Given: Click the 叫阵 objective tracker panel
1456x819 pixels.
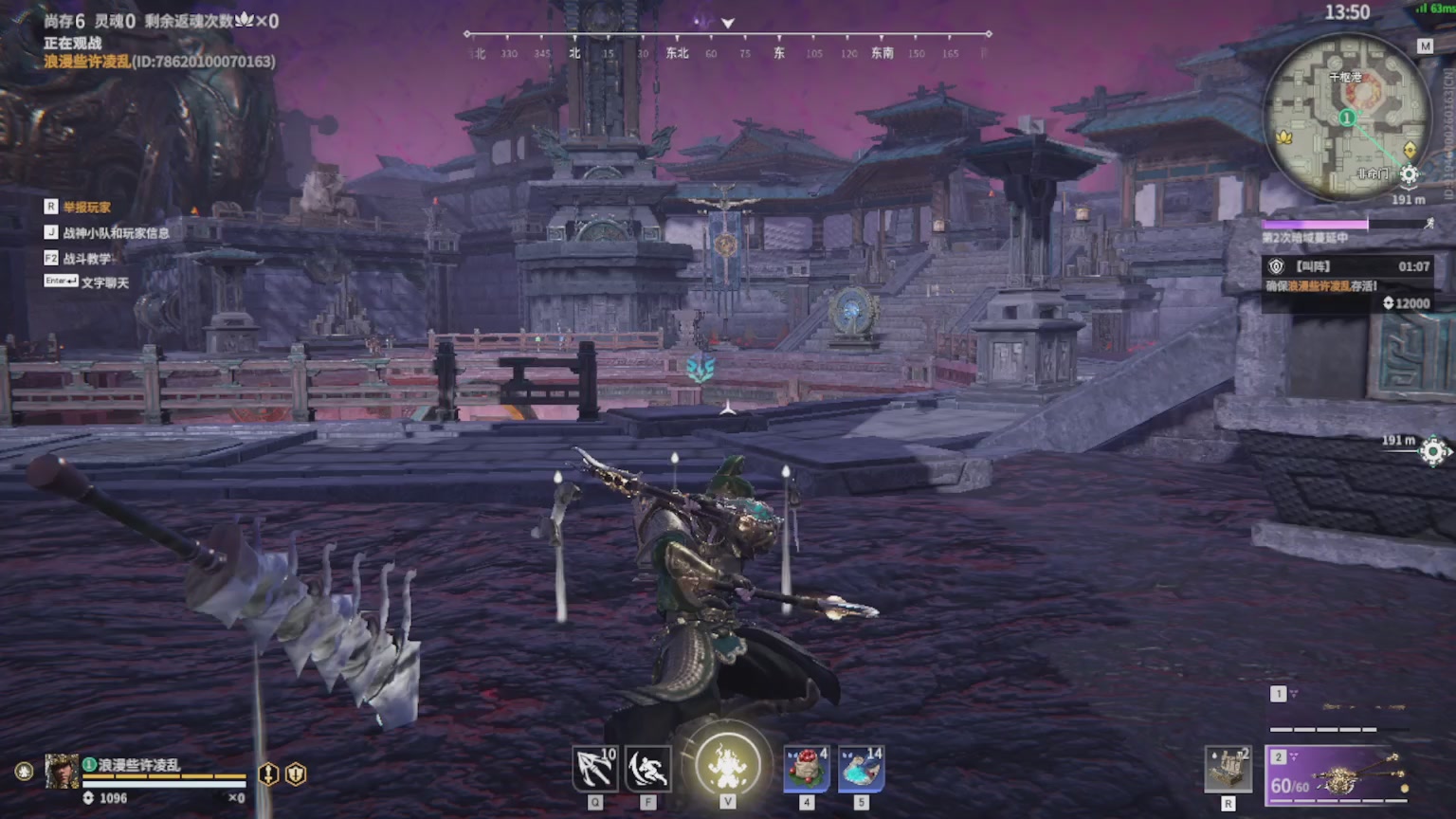Looking at the screenshot, I should [1347, 275].
